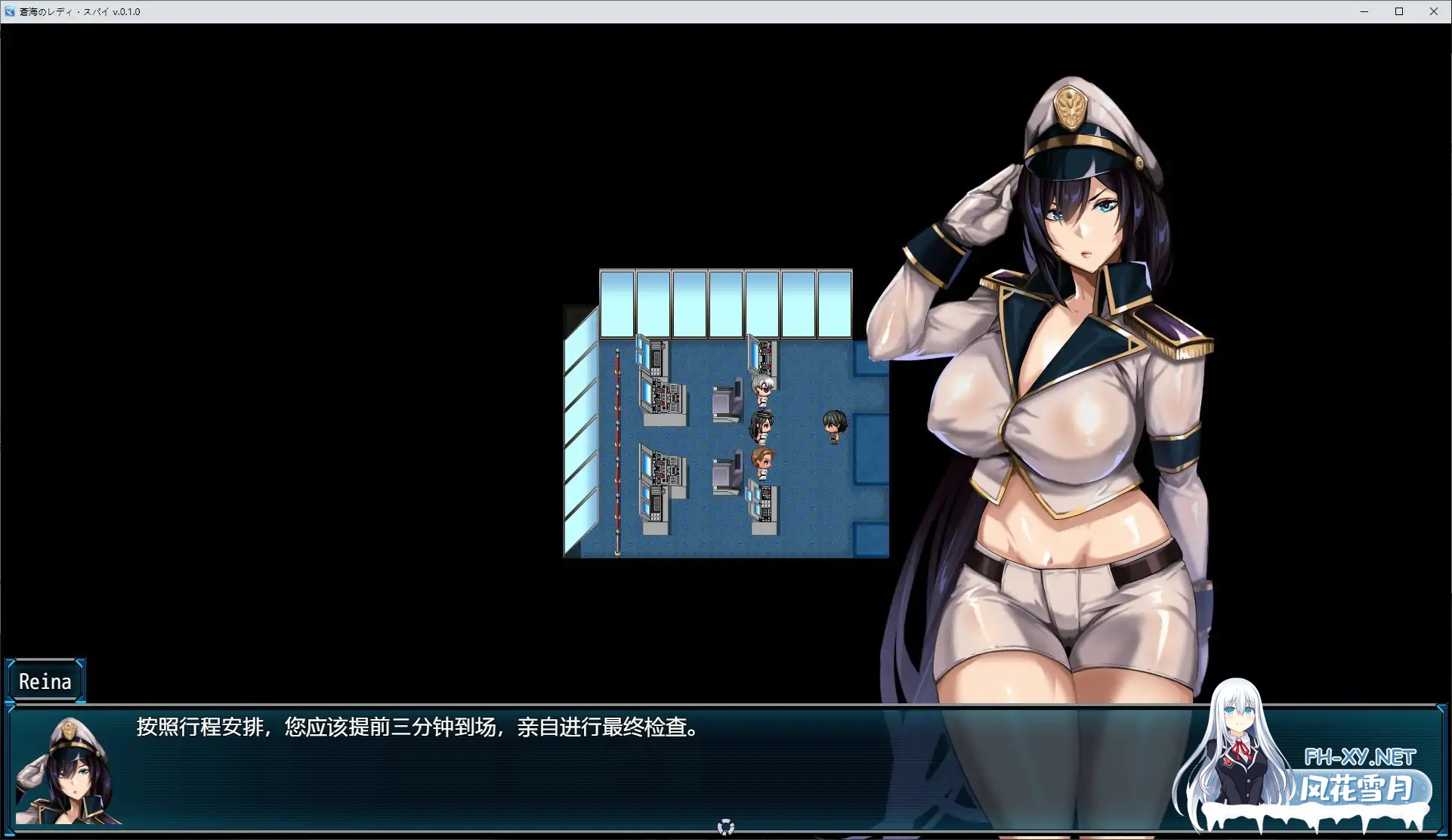
Task: Click the game icon in the title bar
Action: tap(8, 11)
